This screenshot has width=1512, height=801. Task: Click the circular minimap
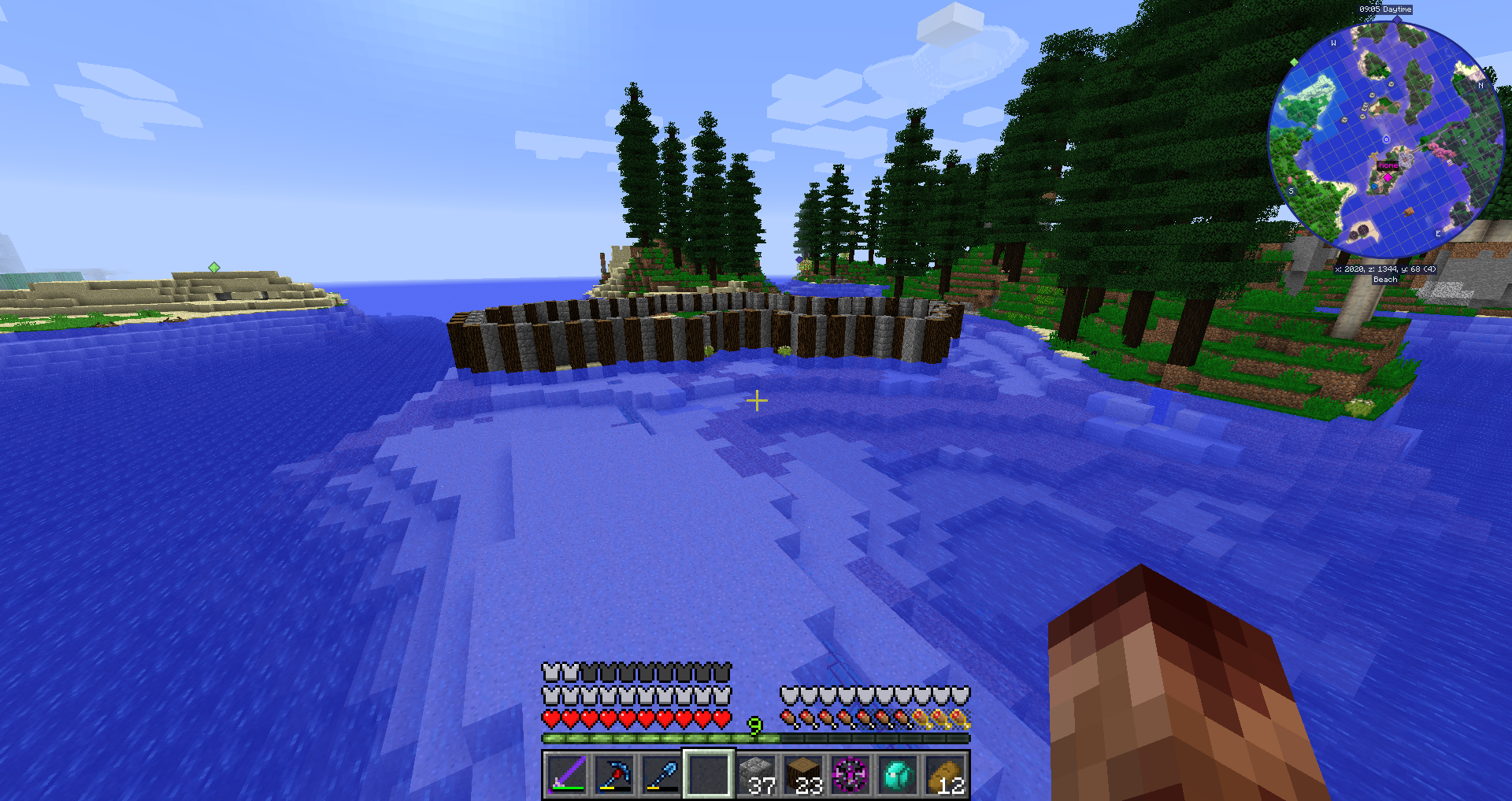pos(1386,140)
